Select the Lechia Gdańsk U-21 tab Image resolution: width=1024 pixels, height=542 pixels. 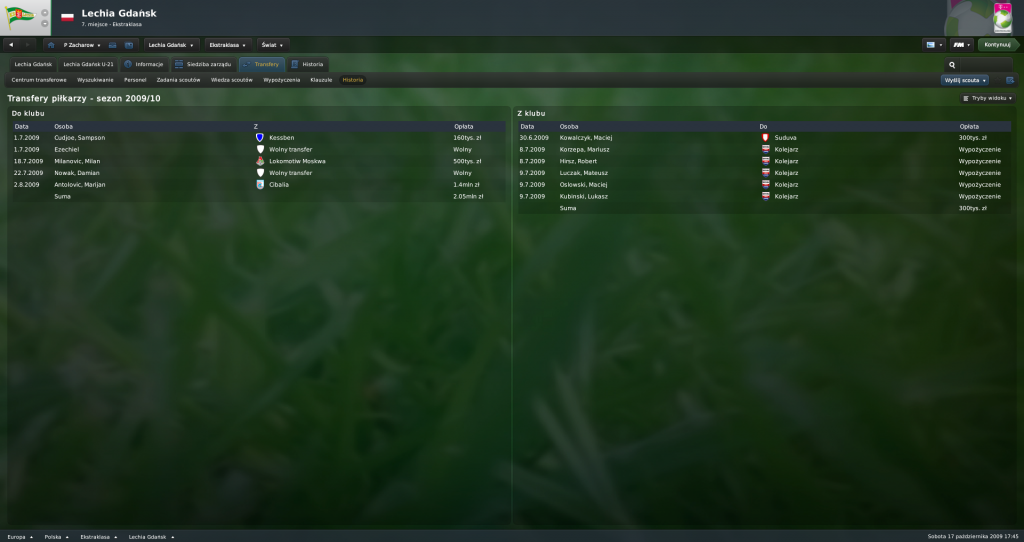click(x=87, y=64)
